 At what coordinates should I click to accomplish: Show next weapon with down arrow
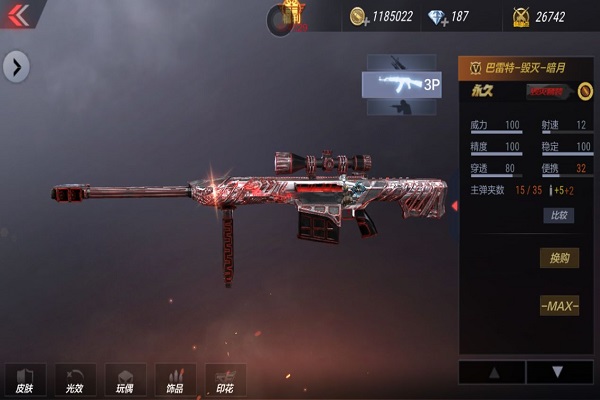[x=558, y=372]
